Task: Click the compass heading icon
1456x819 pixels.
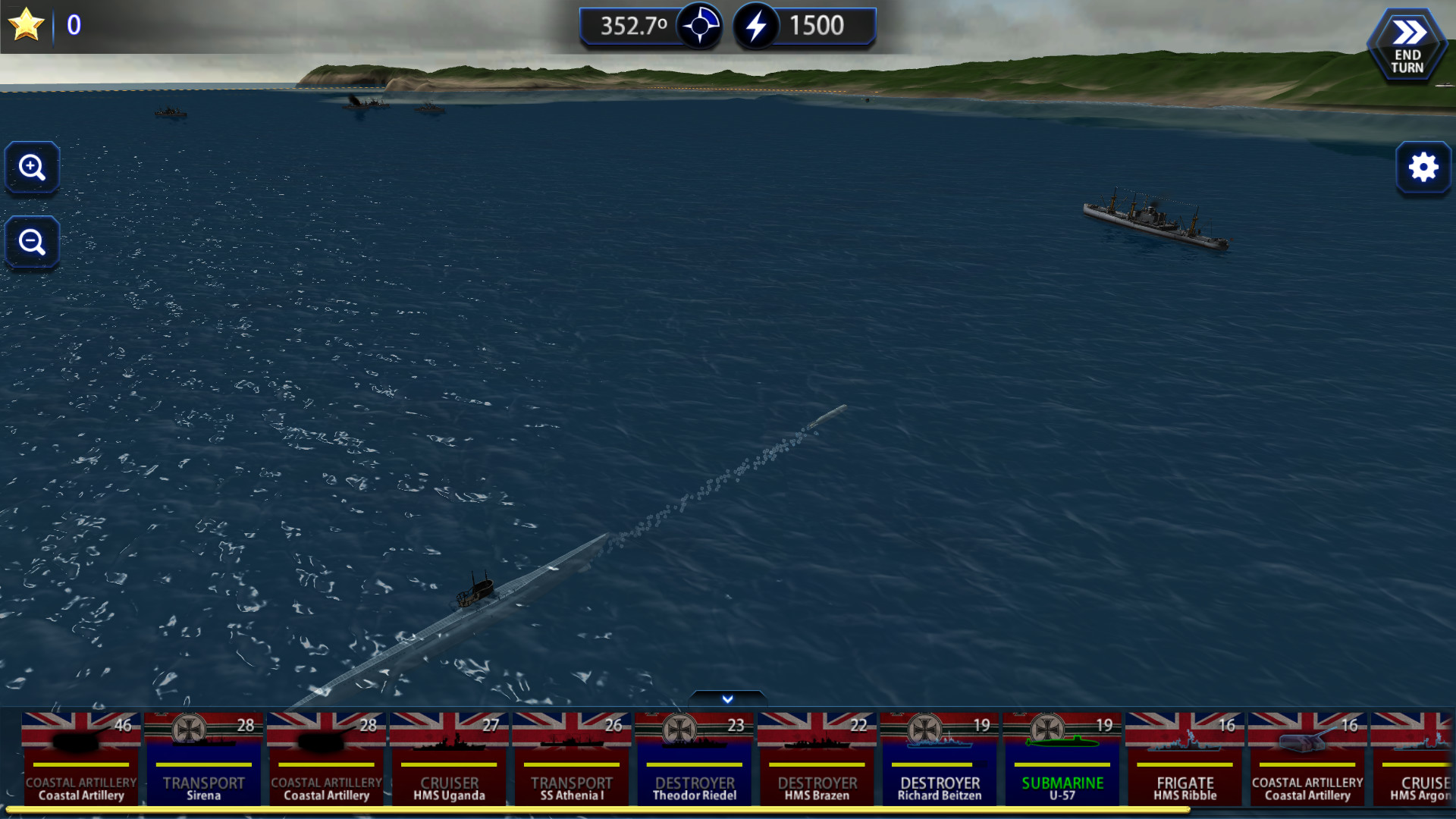Action: [x=701, y=25]
